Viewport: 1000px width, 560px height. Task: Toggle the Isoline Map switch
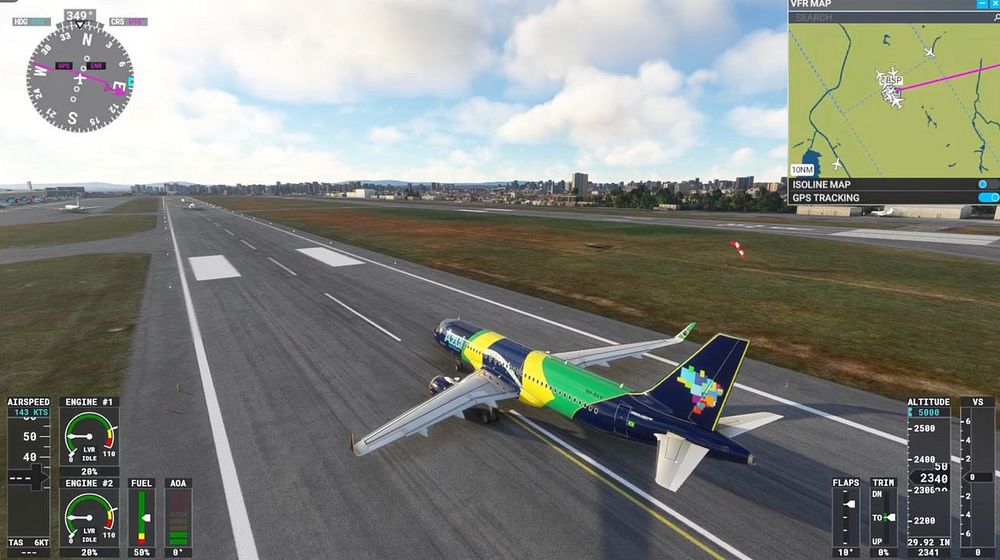click(986, 184)
